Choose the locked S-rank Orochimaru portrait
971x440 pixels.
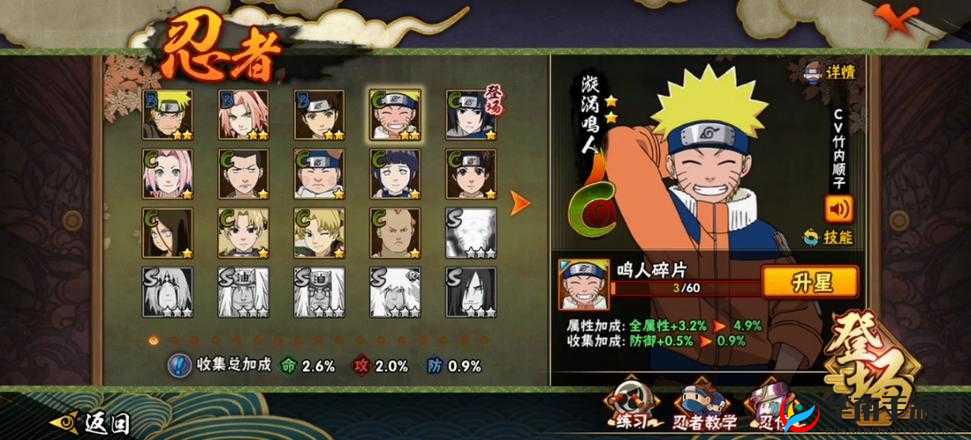[x=470, y=290]
